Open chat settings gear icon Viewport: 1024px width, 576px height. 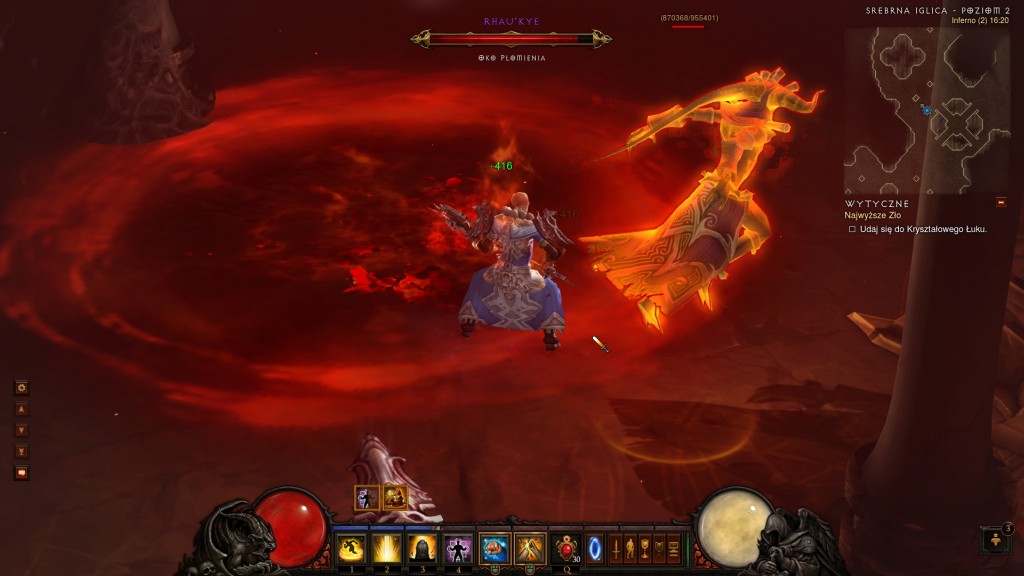21,387
